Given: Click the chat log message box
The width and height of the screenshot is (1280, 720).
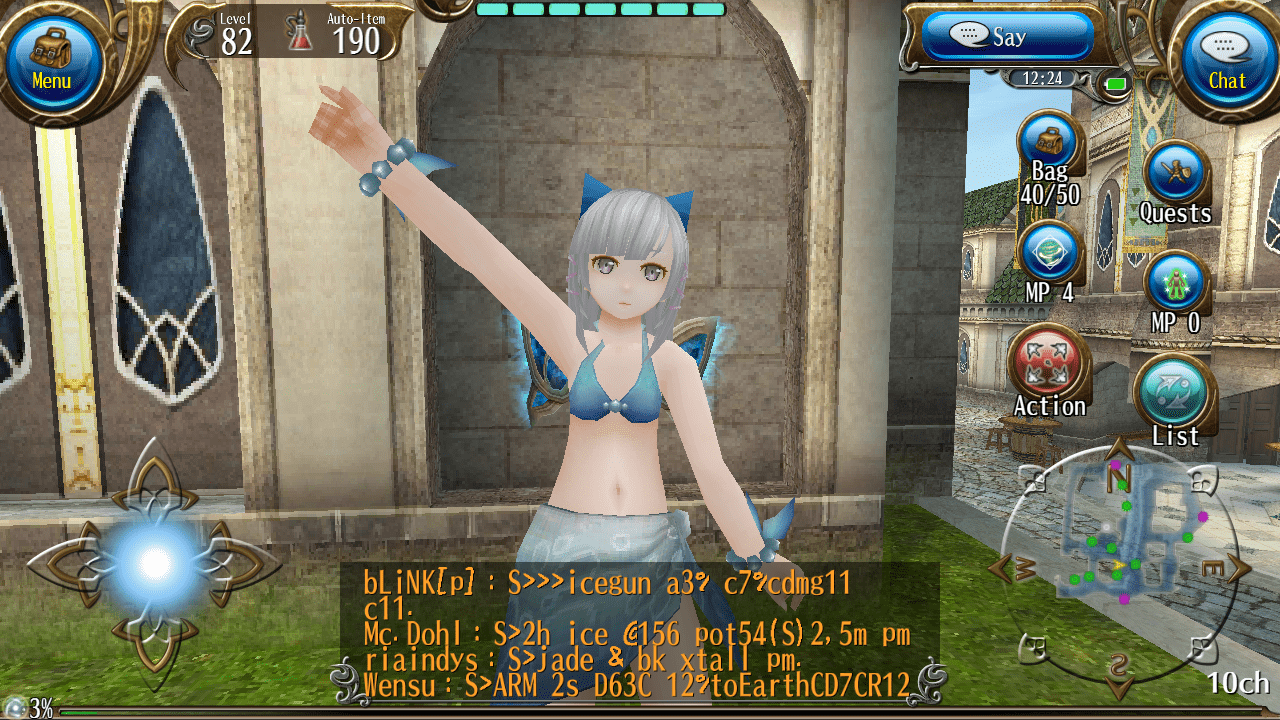Looking at the screenshot, I should click(640, 632).
